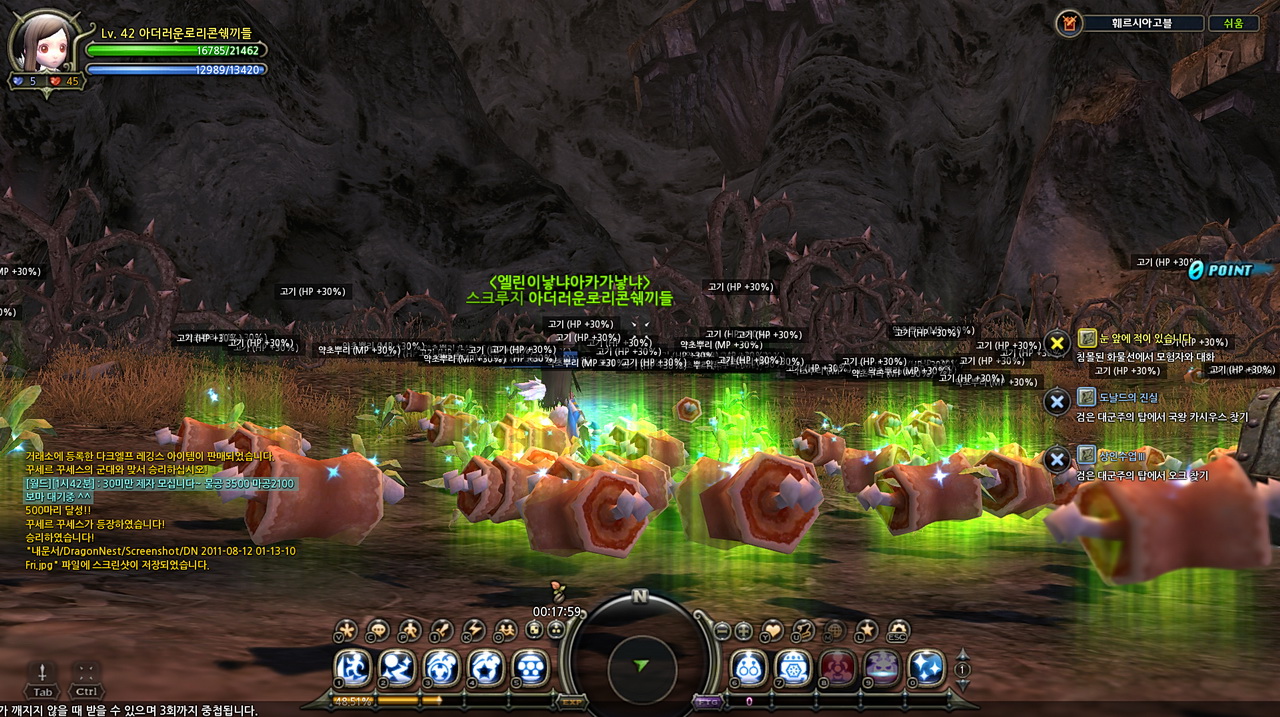The width and height of the screenshot is (1280, 717).
Task: Close the '상인수업III' quest tracker
Action: [1057, 460]
